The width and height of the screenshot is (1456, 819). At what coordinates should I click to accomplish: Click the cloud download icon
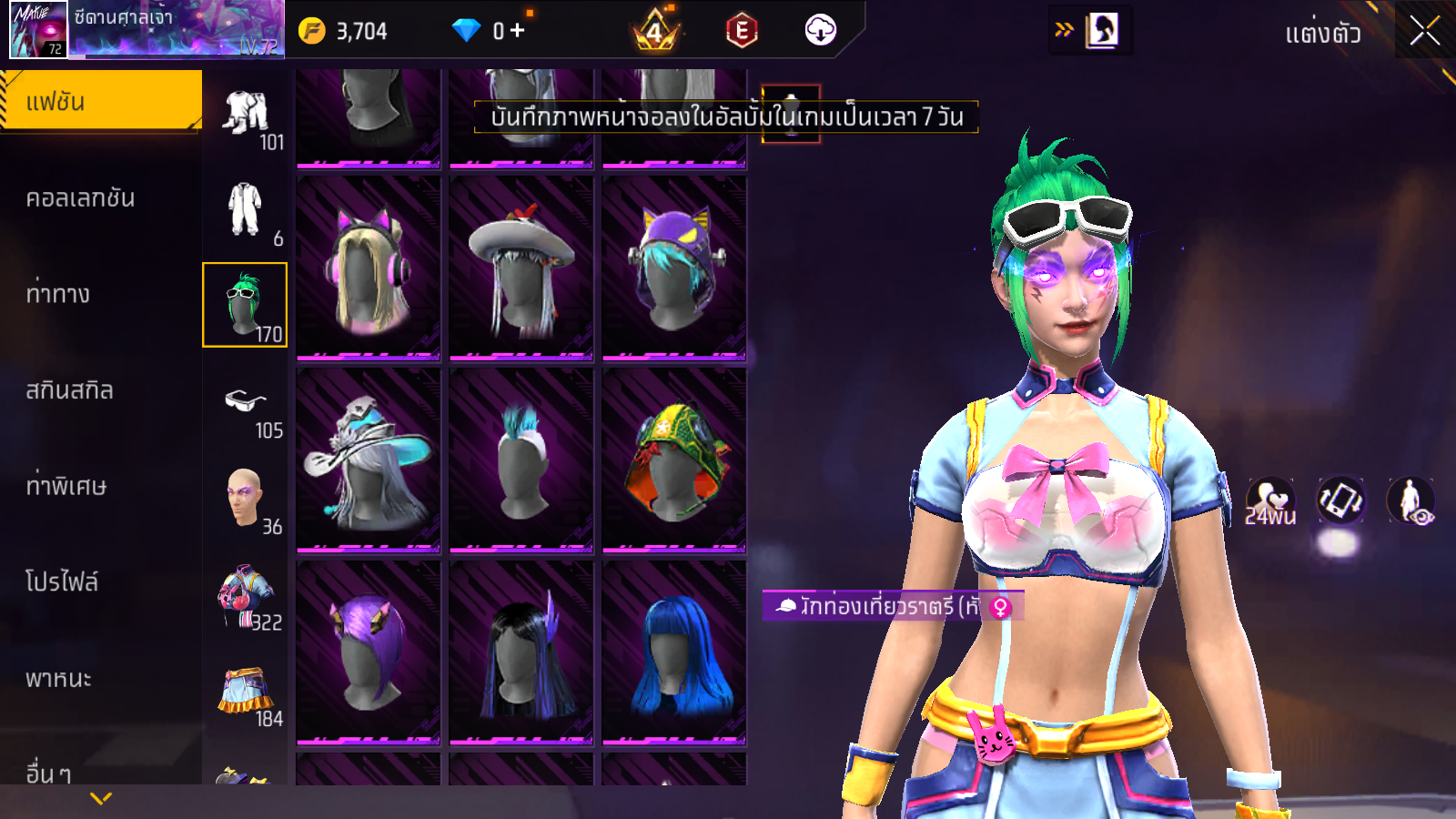pos(820,31)
